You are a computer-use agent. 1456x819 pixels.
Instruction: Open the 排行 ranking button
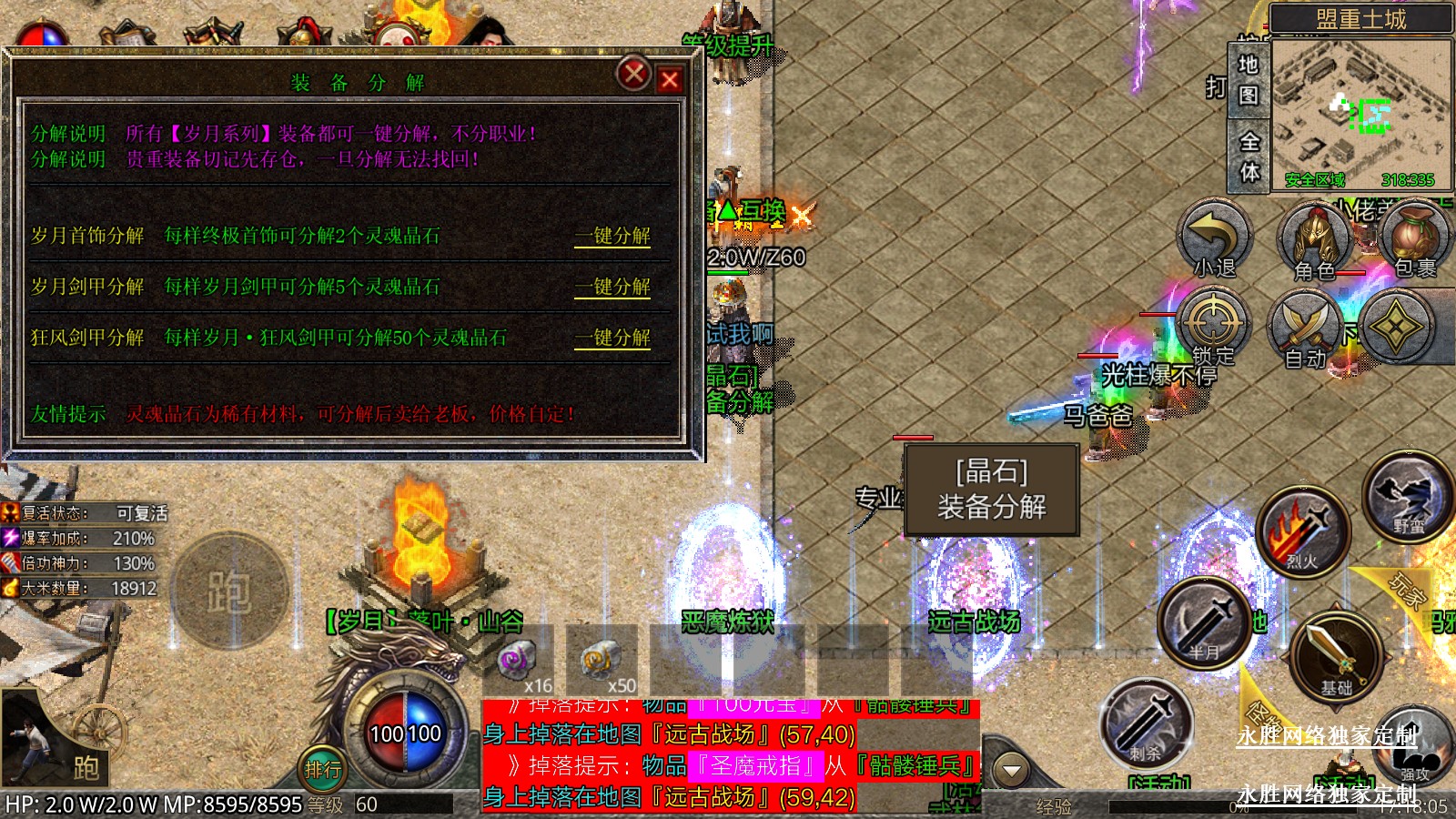pyautogui.click(x=323, y=770)
